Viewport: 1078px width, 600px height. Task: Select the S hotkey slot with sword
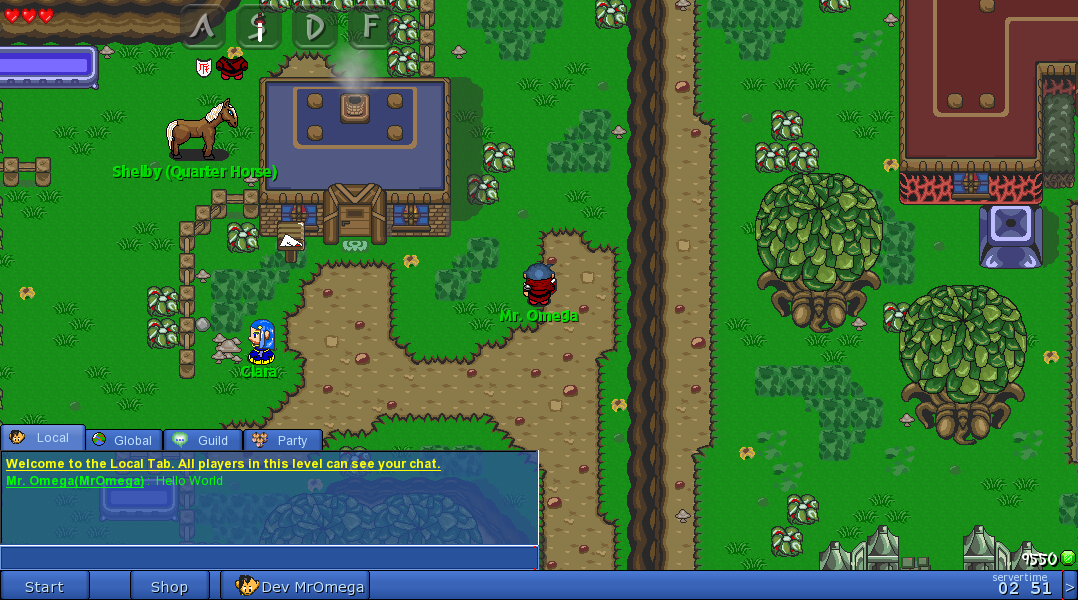point(259,26)
